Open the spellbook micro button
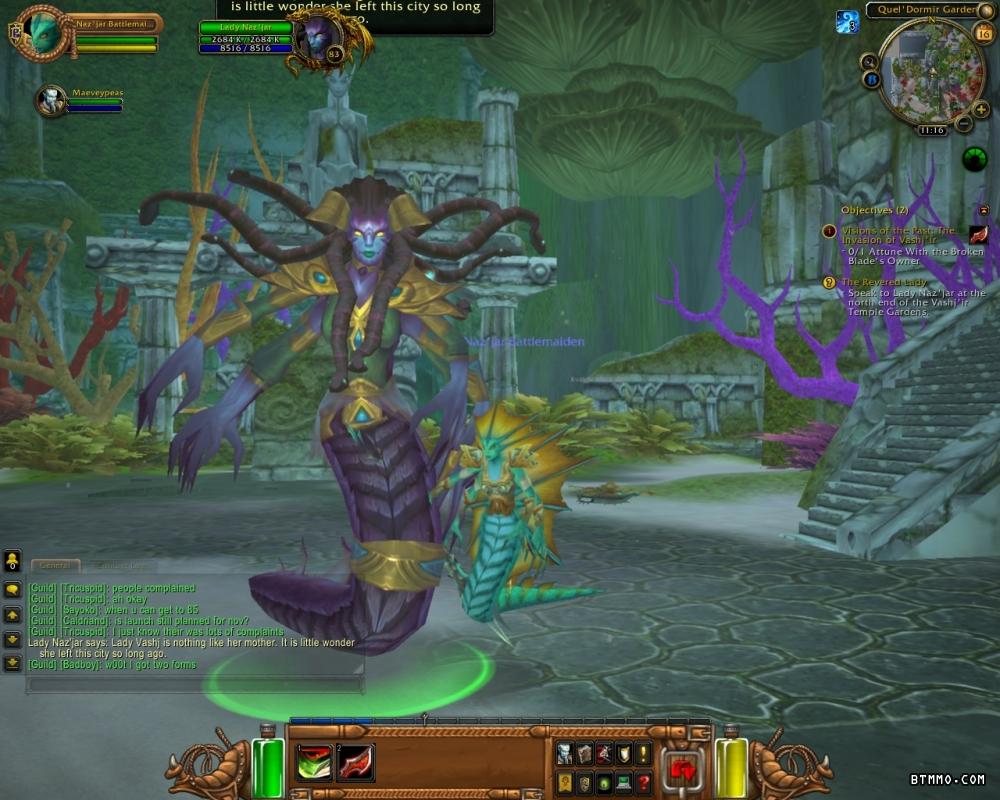This screenshot has height=800, width=1000. tap(585, 754)
